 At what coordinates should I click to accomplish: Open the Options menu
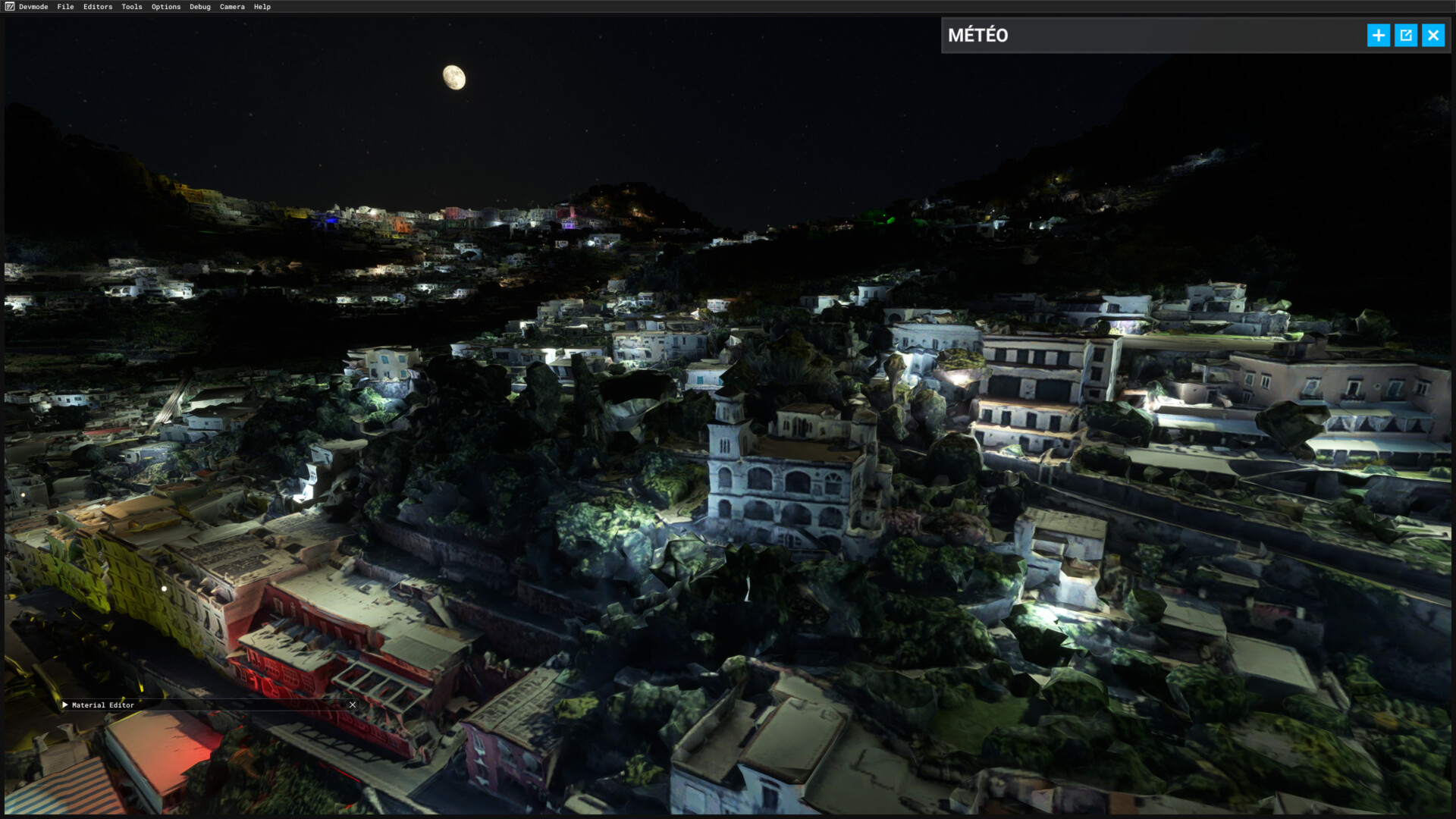166,7
